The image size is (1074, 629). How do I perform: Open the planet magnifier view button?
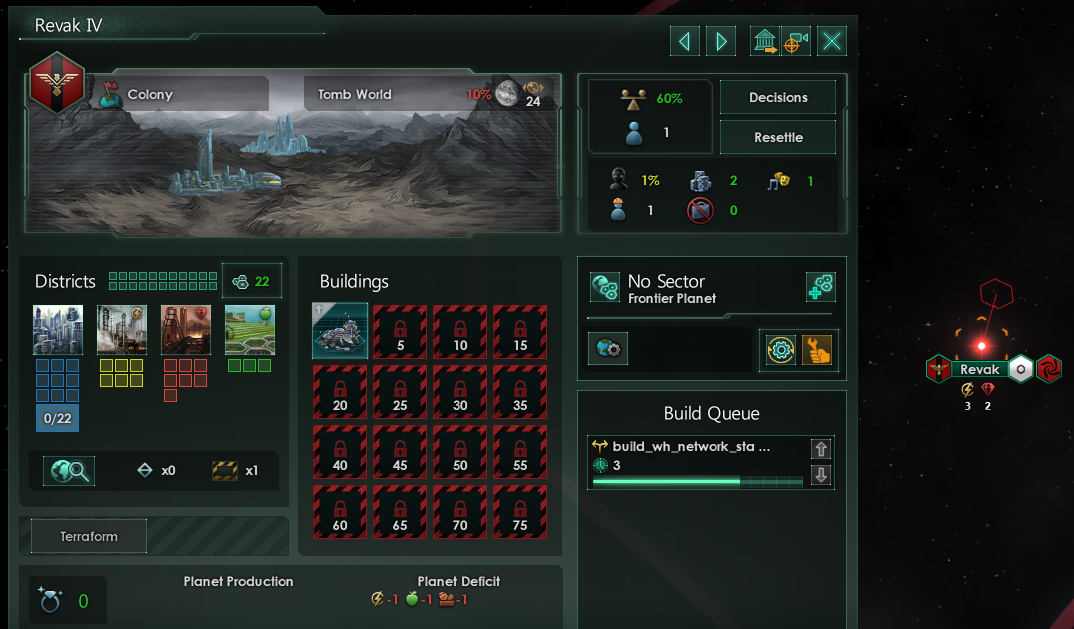point(68,471)
